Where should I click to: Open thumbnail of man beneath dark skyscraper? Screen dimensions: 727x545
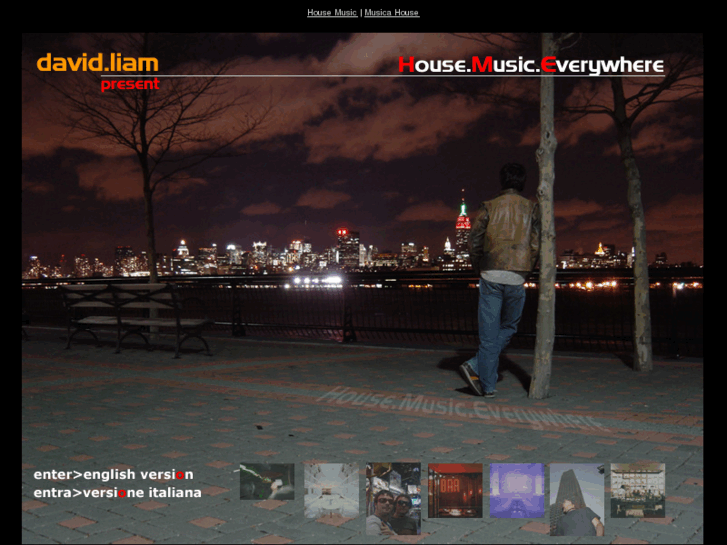[x=577, y=499]
